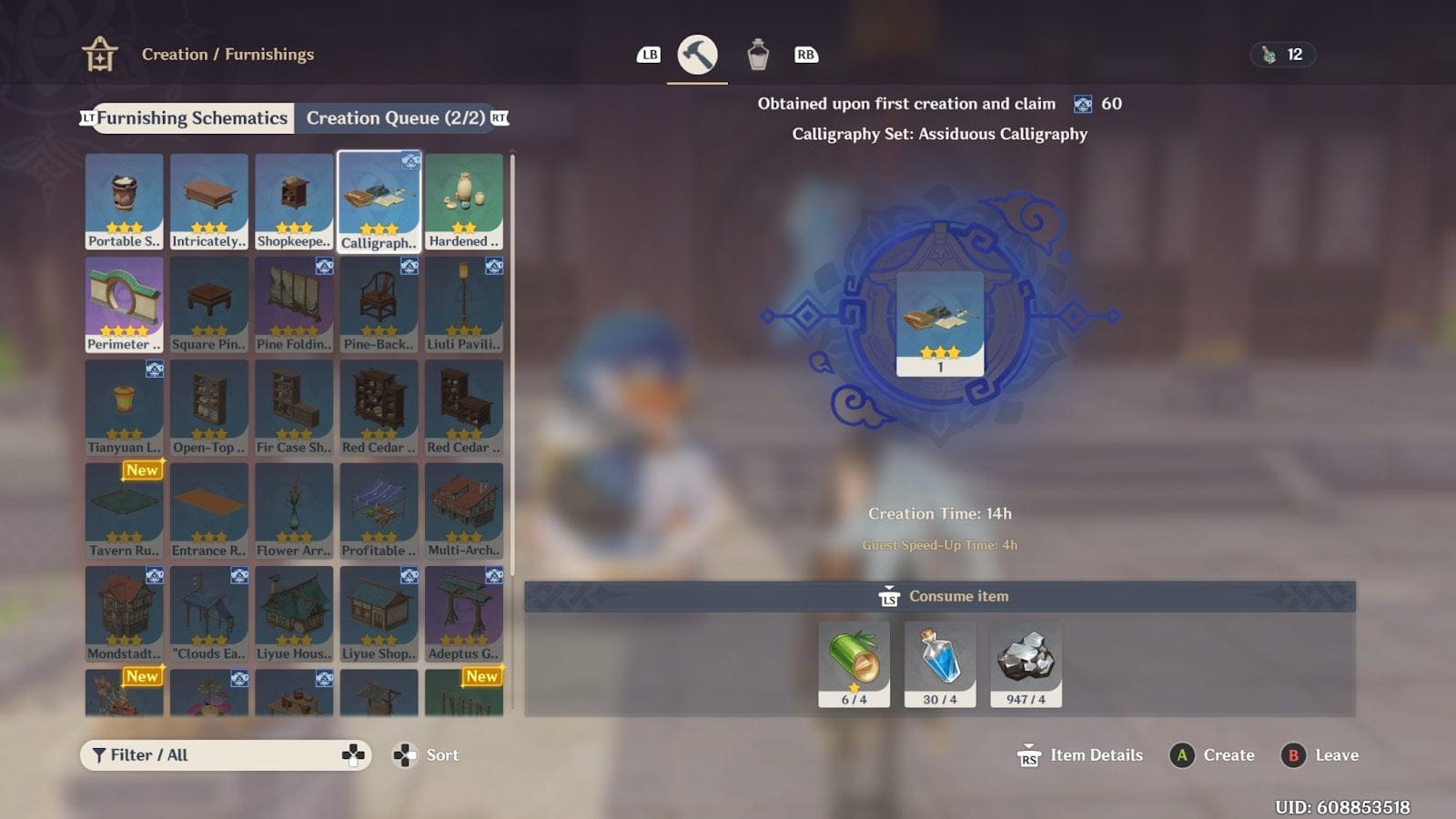Choose the Intricately carved table schematic
The height and width of the screenshot is (819, 1456).
209,201
